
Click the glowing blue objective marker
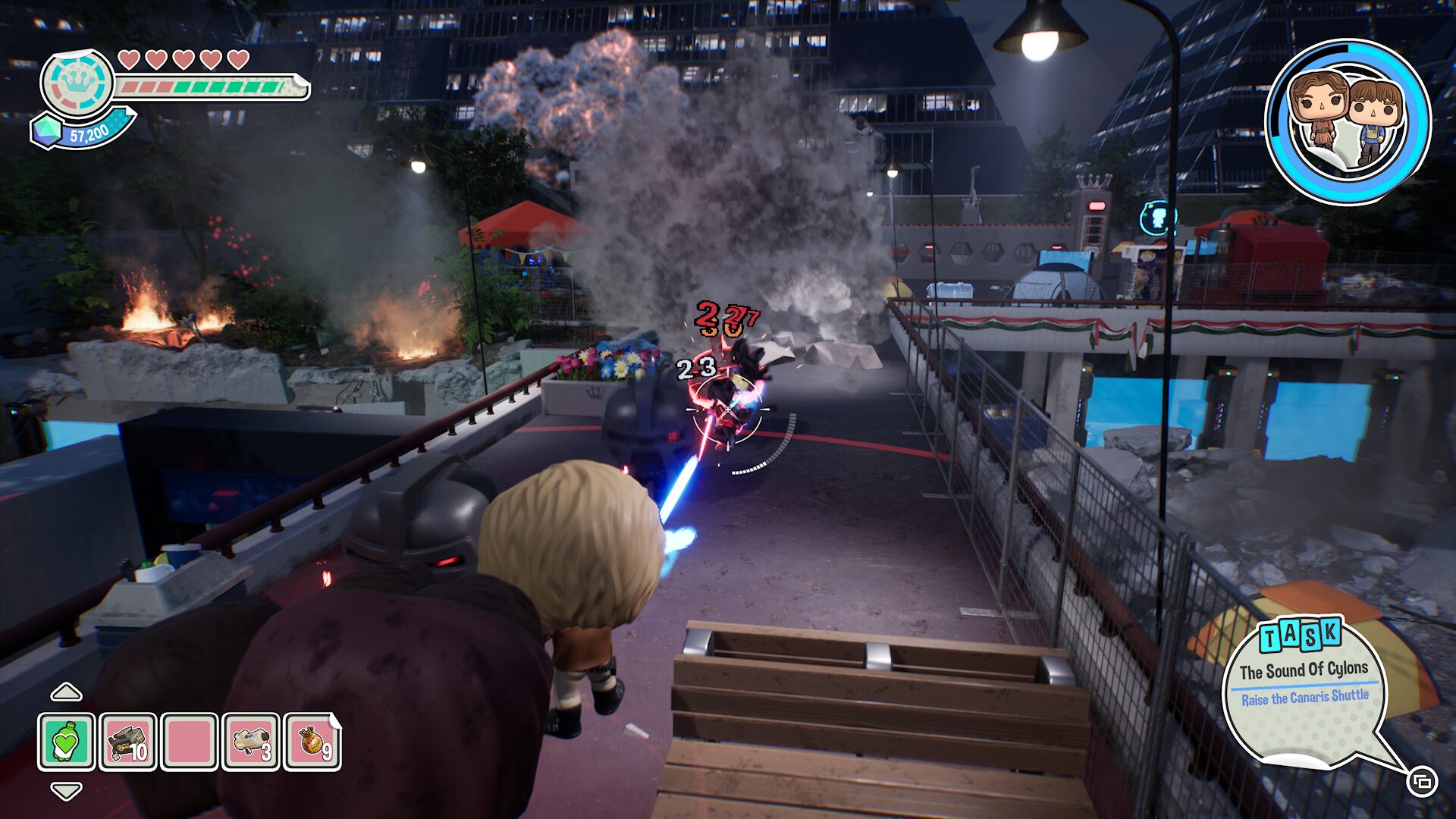click(x=1156, y=218)
